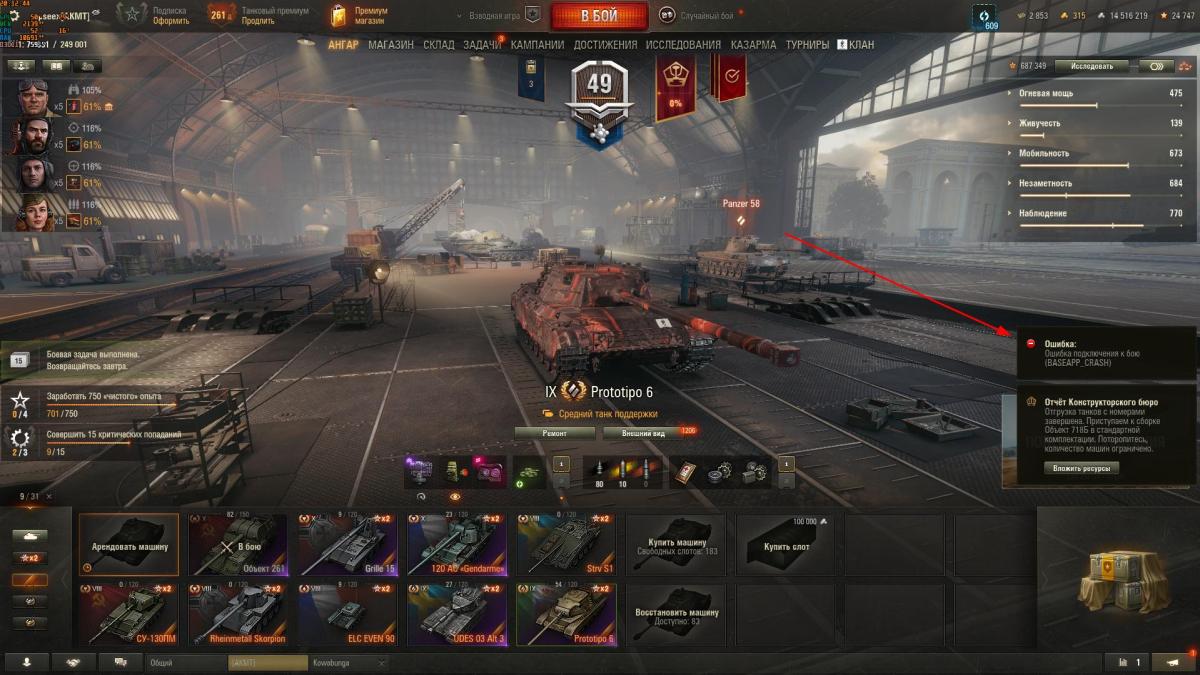The height and width of the screenshot is (675, 1200).
Task: Open the КАМПАНИИ tab
Action: [x=537, y=45]
